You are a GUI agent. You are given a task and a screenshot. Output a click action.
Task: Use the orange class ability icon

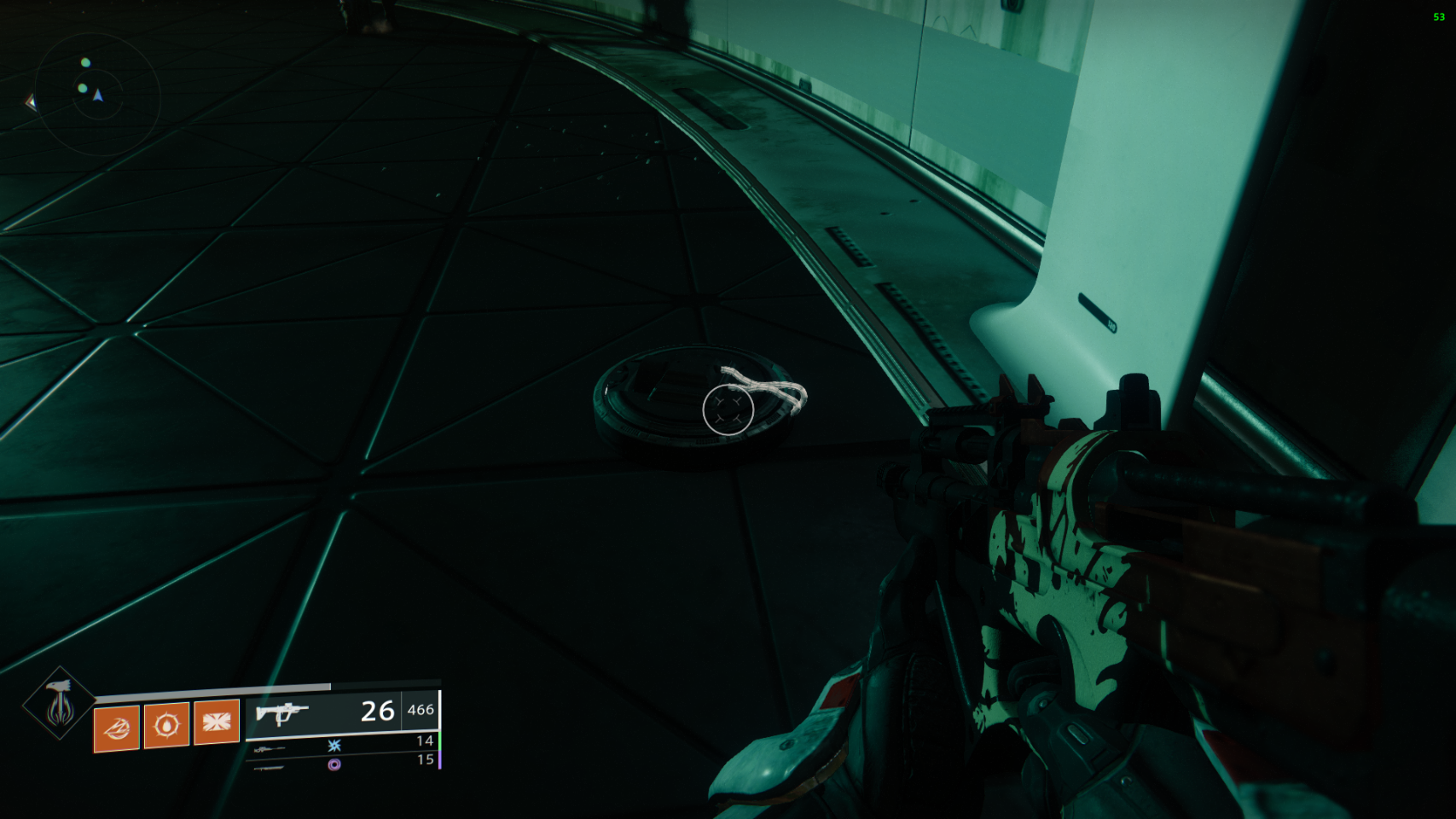216,723
